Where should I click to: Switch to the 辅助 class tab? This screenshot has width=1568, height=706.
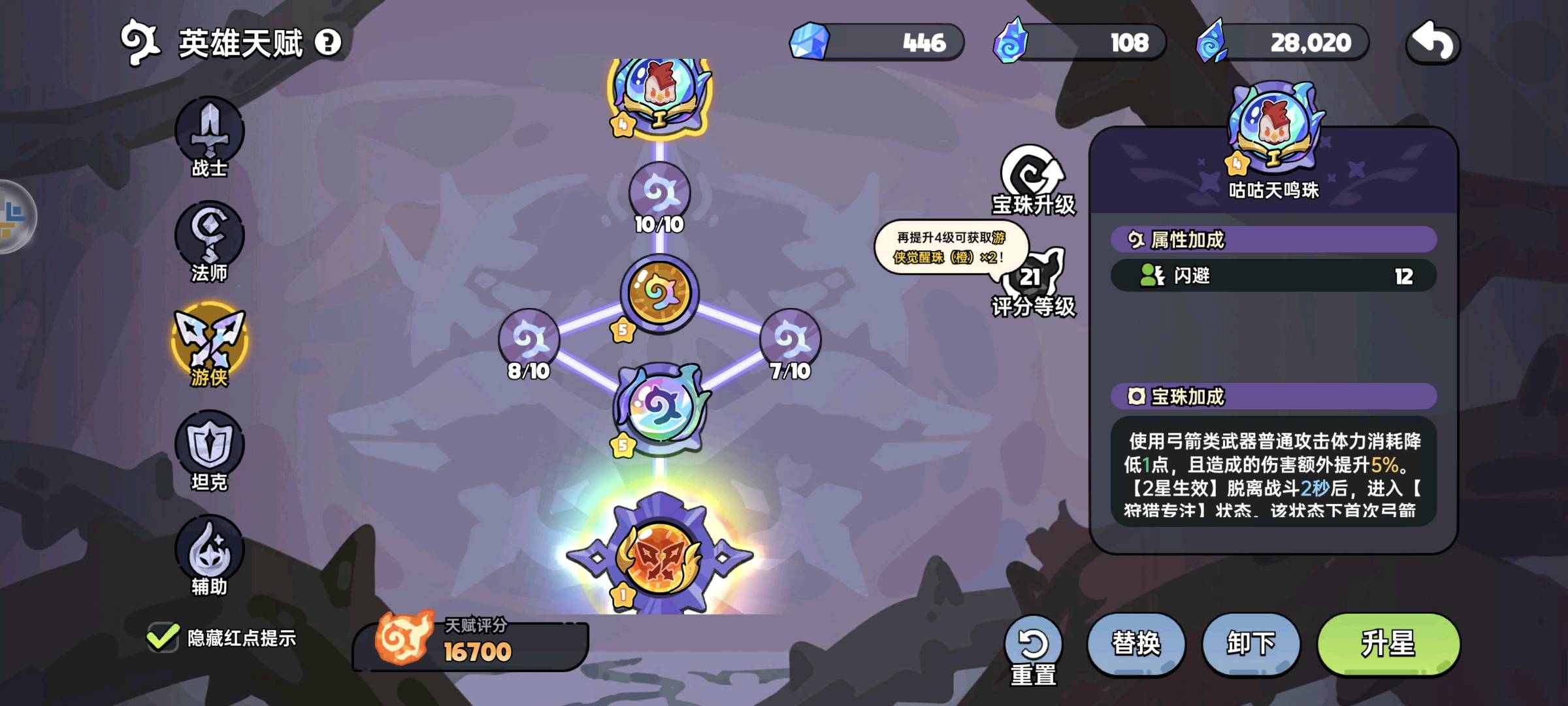tap(209, 554)
